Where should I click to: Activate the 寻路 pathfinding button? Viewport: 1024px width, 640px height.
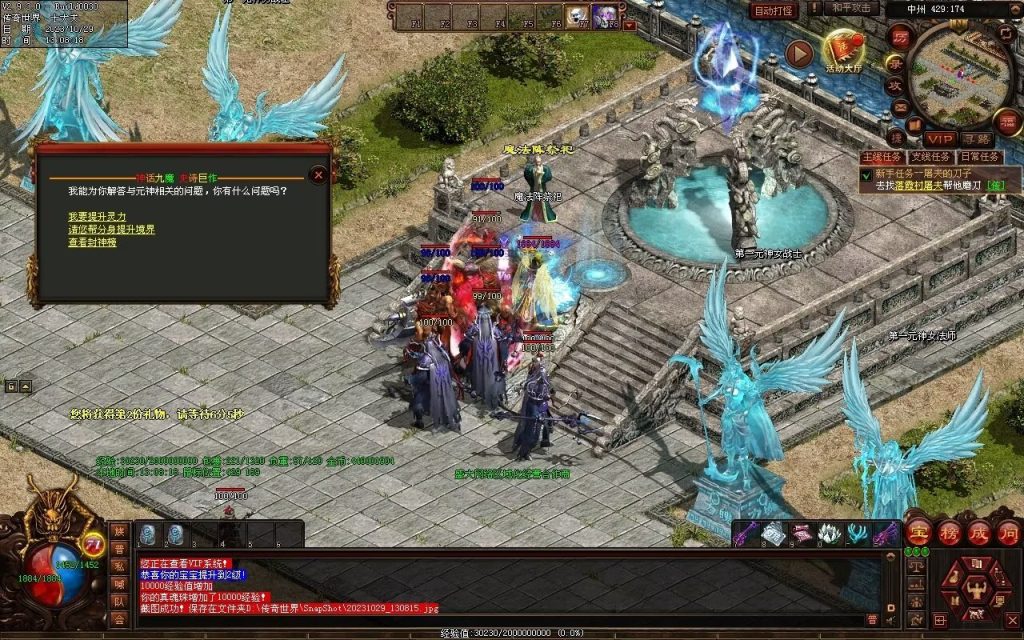[976, 139]
